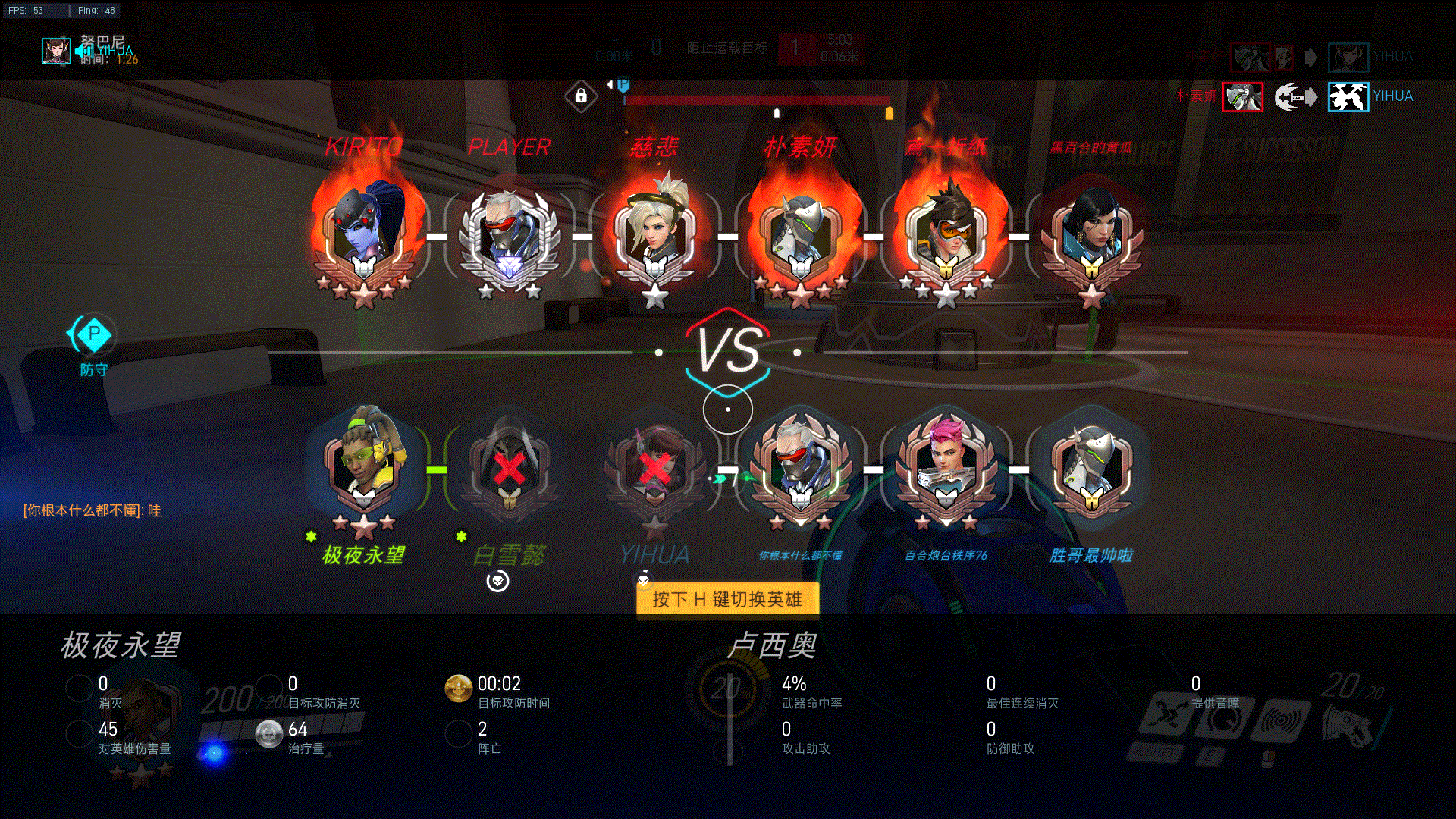Click the silver medal for 治疗量
Image resolution: width=1456 pixels, height=819 pixels.
coord(268,734)
